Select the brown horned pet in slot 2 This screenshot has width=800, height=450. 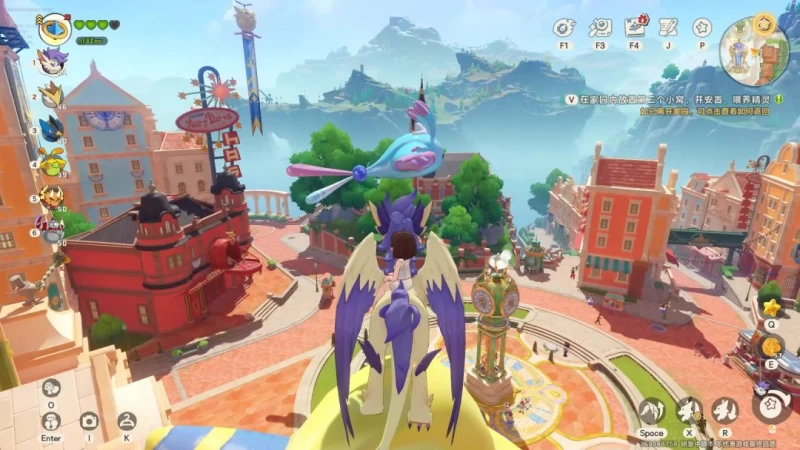(x=51, y=94)
